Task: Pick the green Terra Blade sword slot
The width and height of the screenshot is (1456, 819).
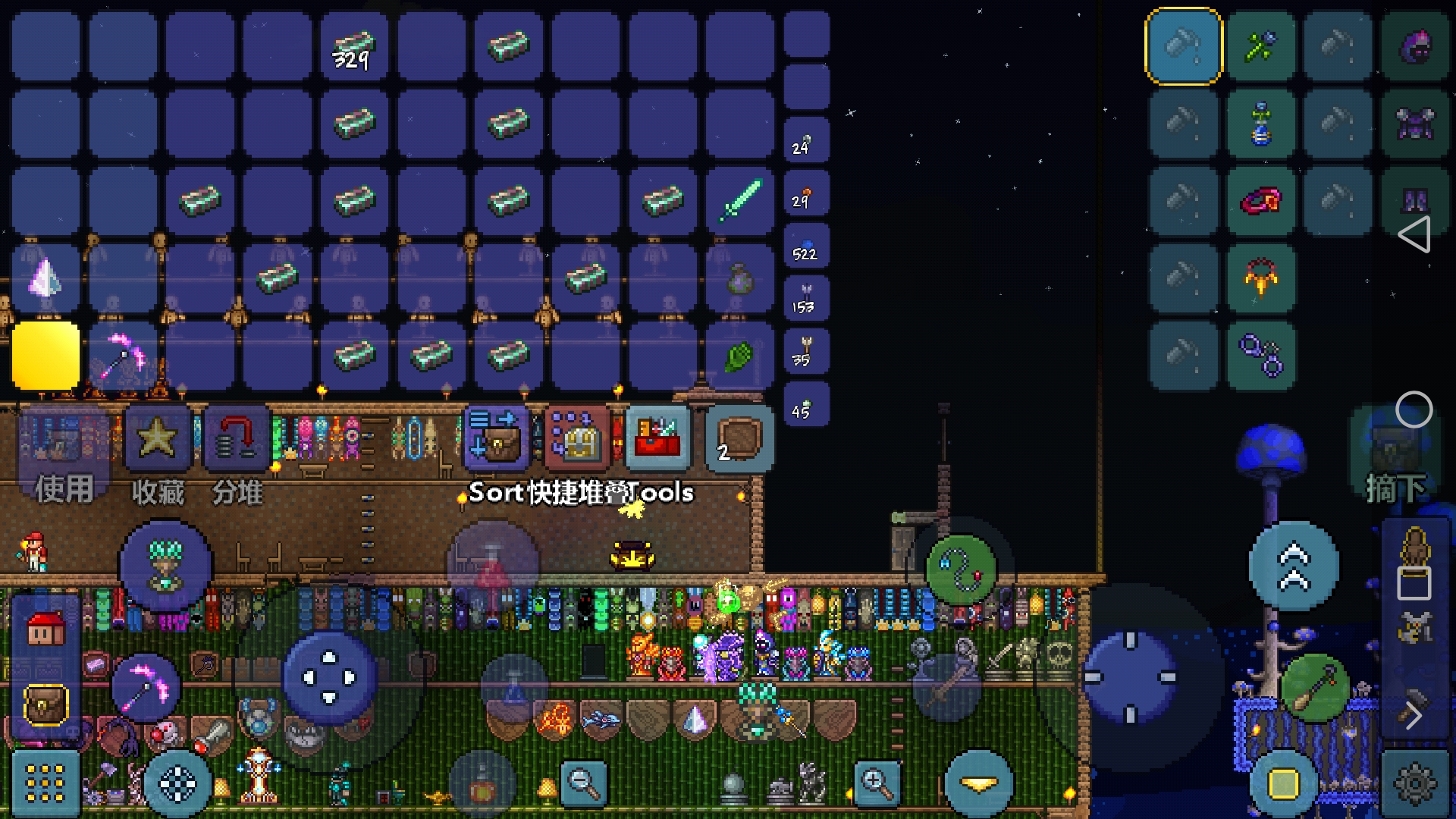Action: [x=740, y=200]
